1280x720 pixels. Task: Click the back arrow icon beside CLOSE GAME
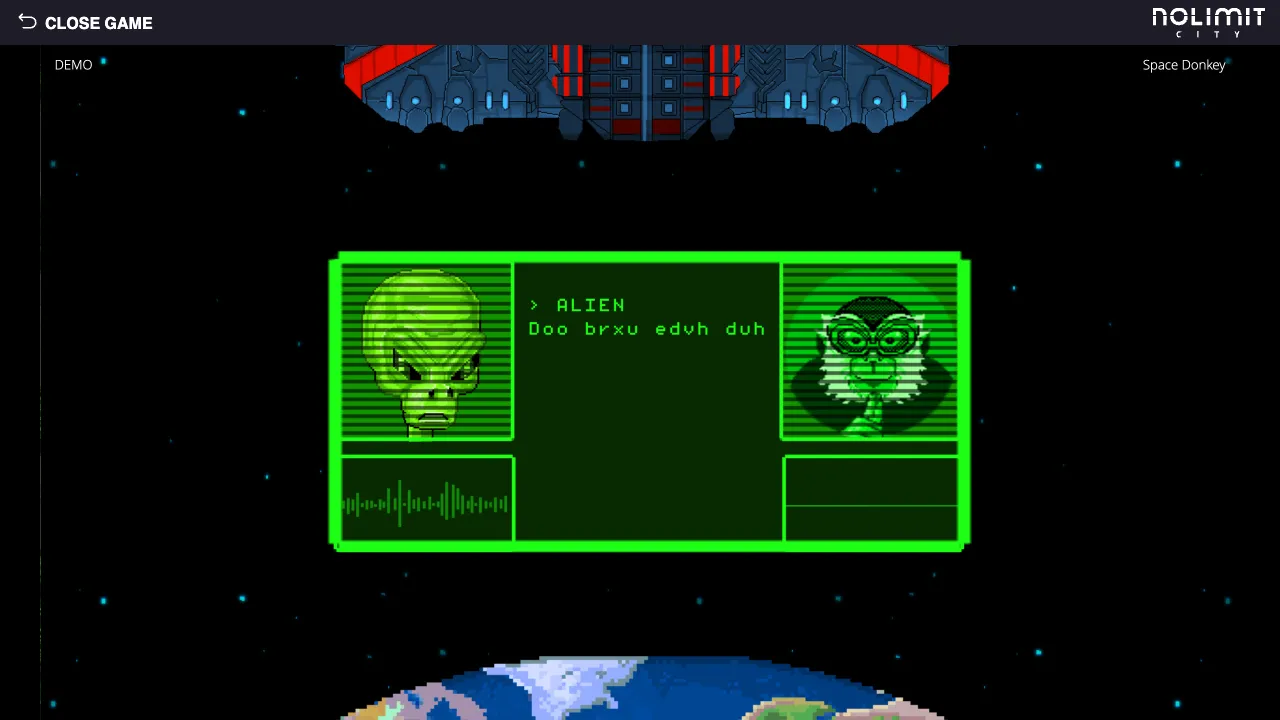click(27, 21)
